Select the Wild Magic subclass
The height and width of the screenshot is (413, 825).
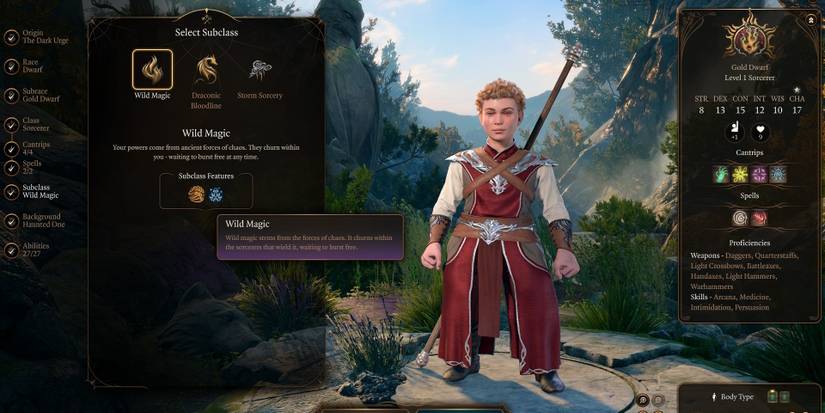pos(152,70)
